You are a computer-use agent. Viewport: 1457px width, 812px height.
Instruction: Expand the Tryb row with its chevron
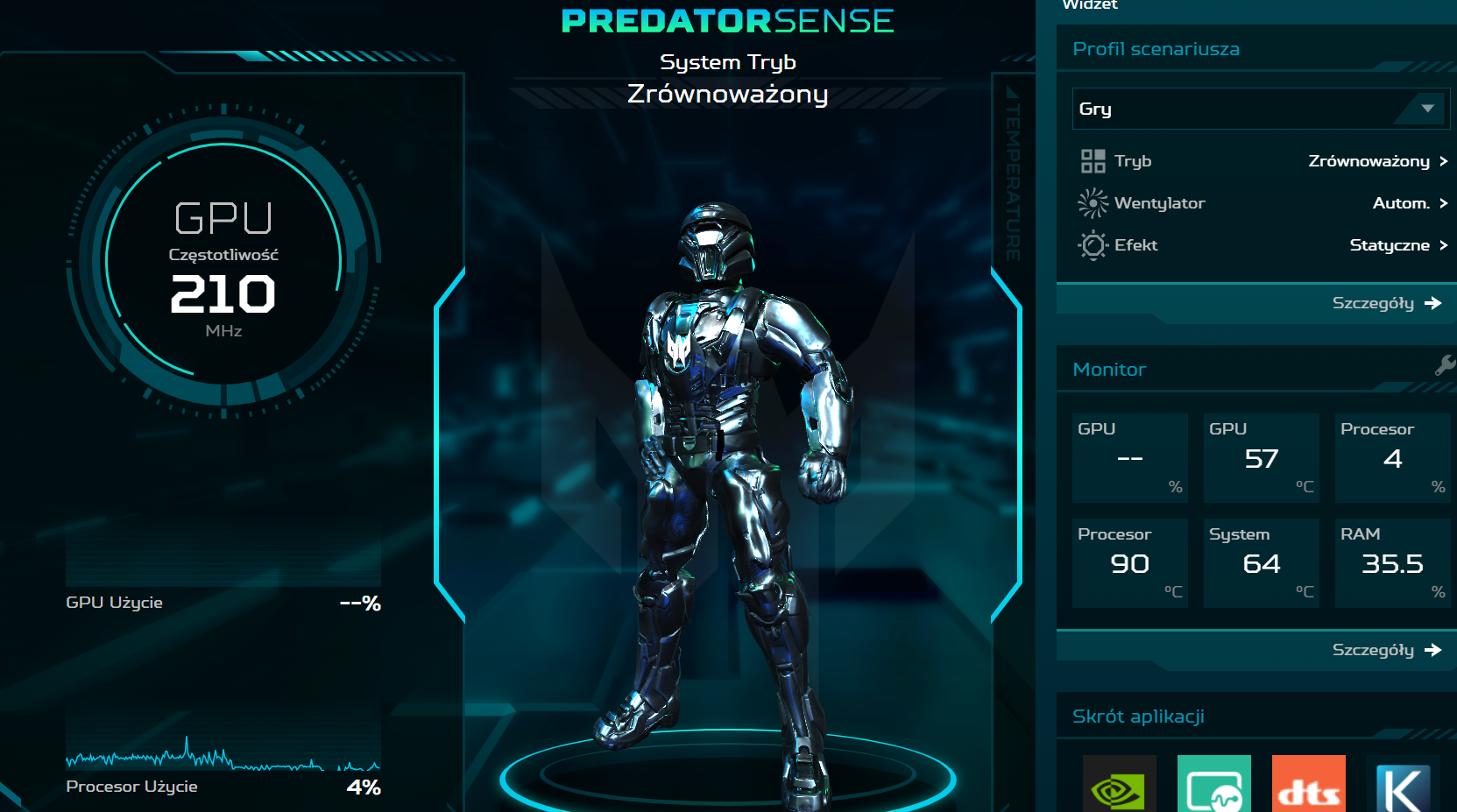click(1445, 161)
